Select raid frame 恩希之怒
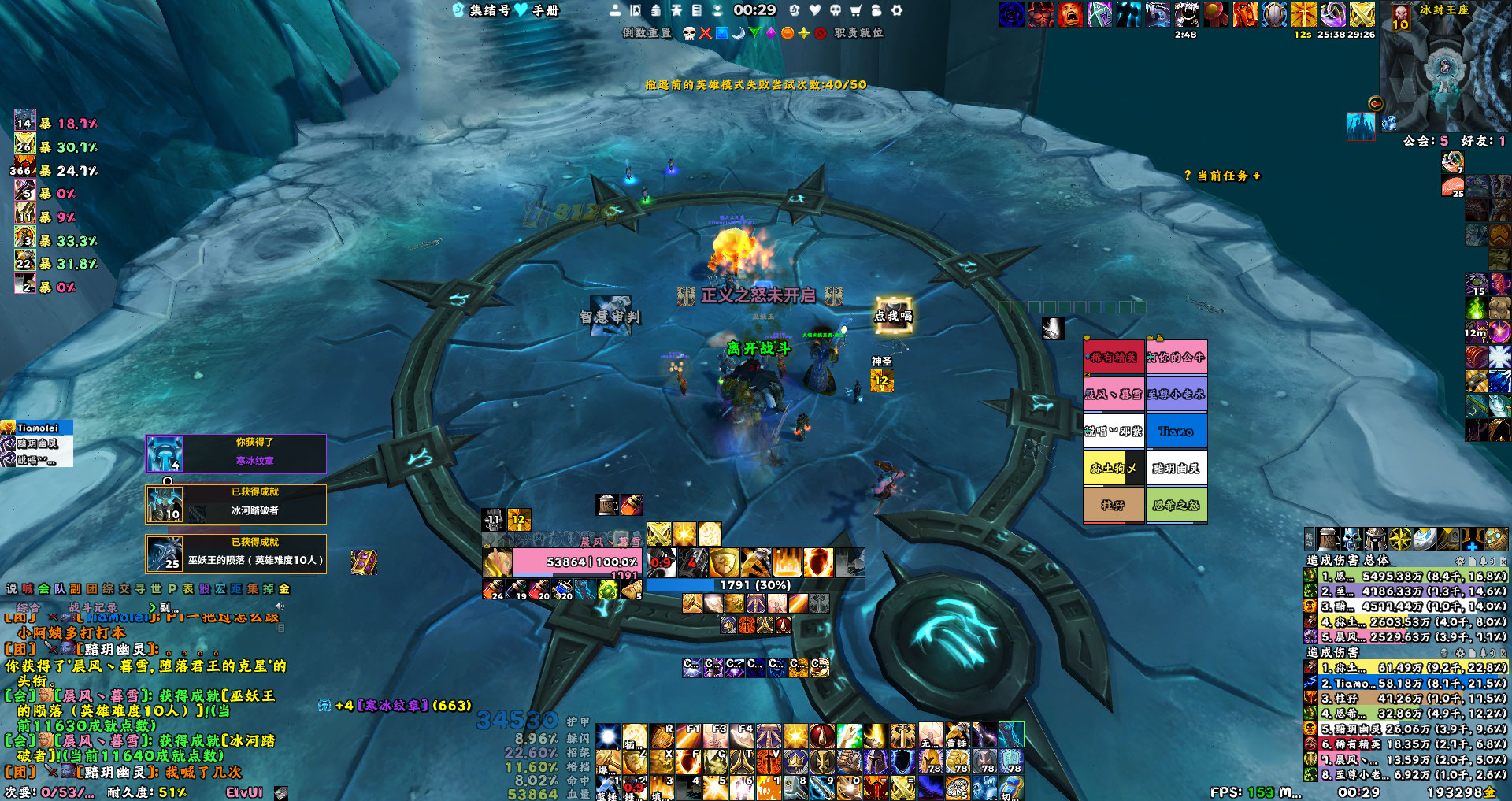The height and width of the screenshot is (801, 1512). point(1177,506)
